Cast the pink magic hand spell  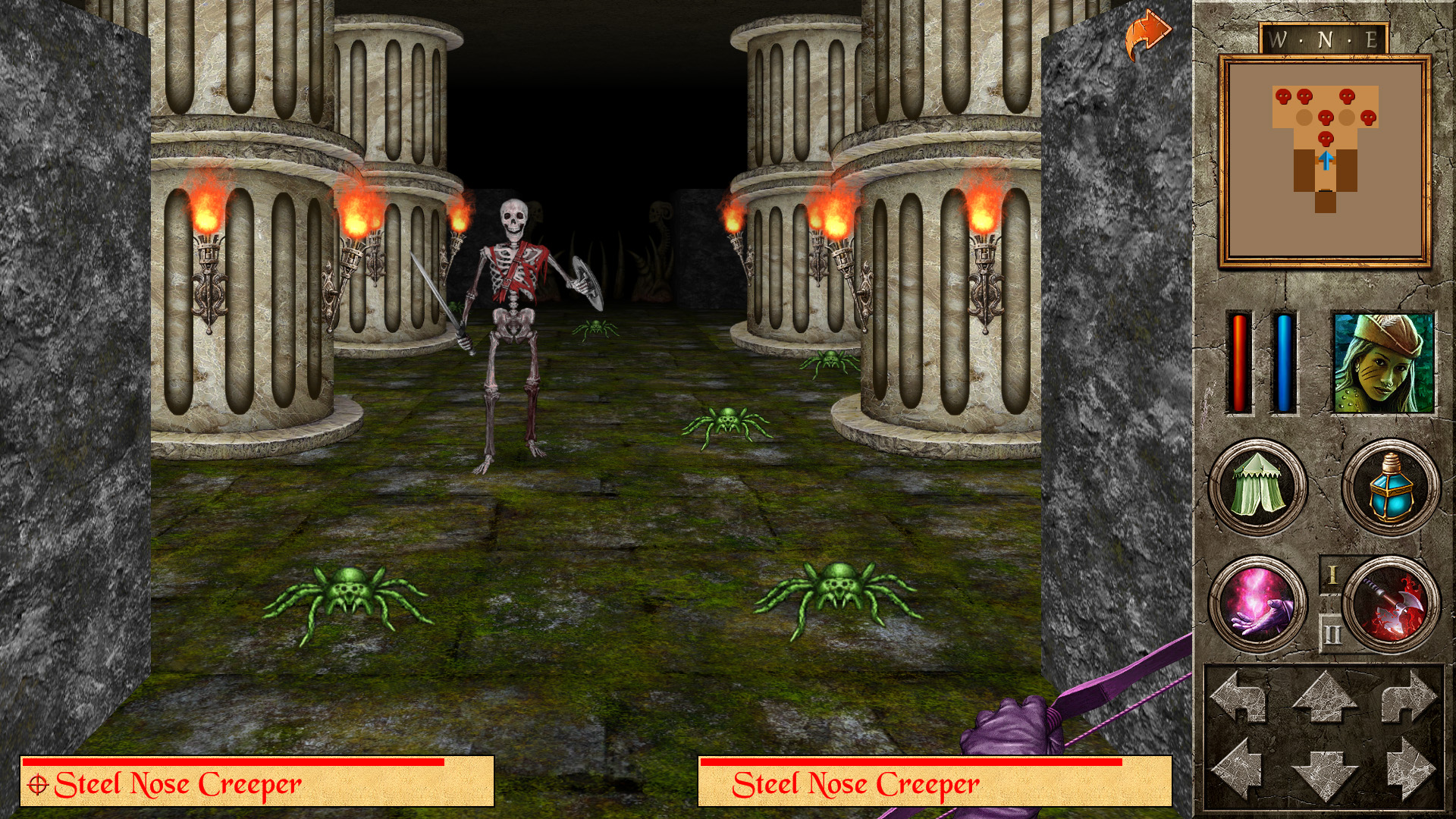(1257, 604)
